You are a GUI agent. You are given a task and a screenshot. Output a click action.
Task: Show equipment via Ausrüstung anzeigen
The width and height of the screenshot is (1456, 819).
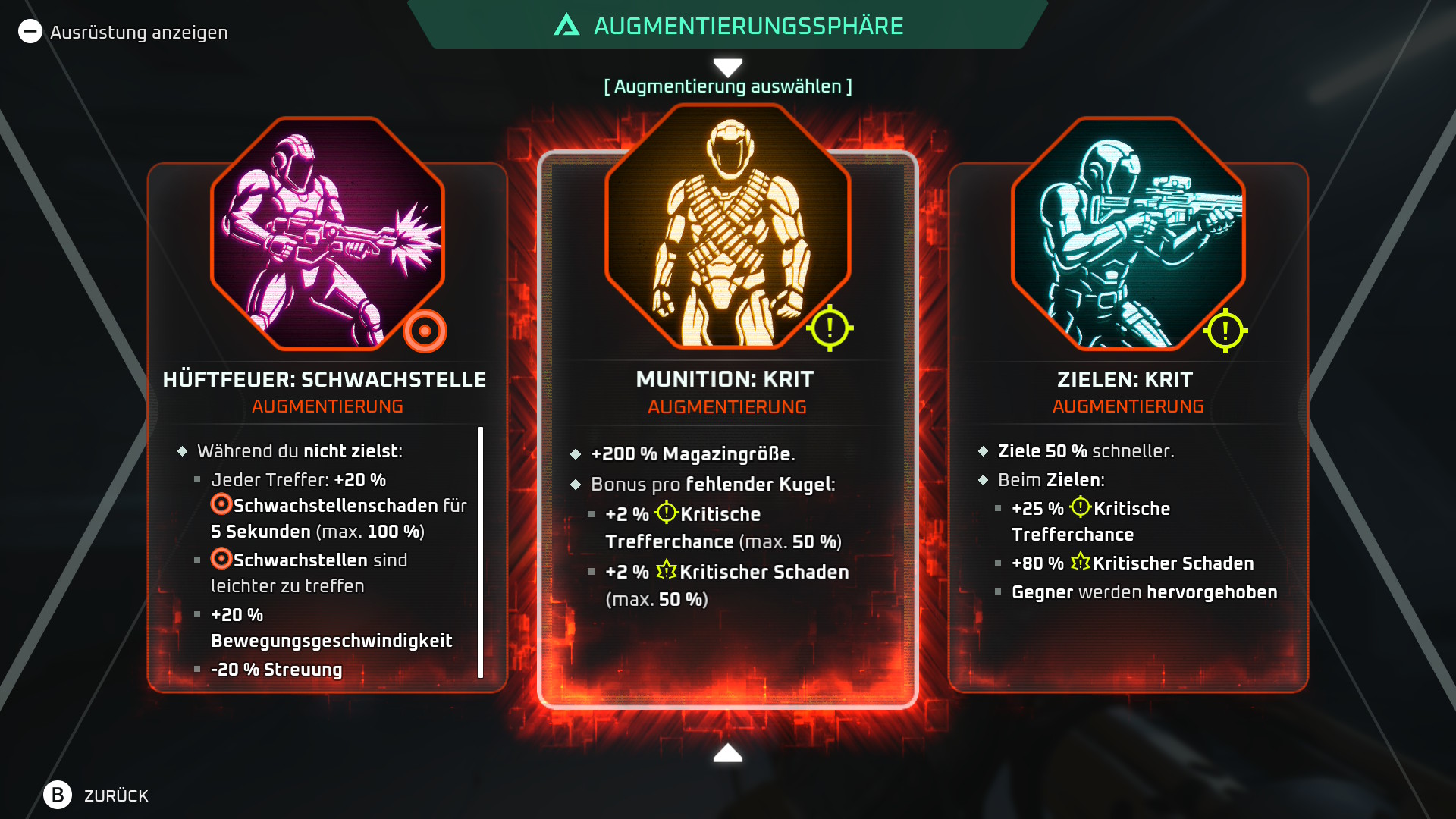click(x=124, y=32)
